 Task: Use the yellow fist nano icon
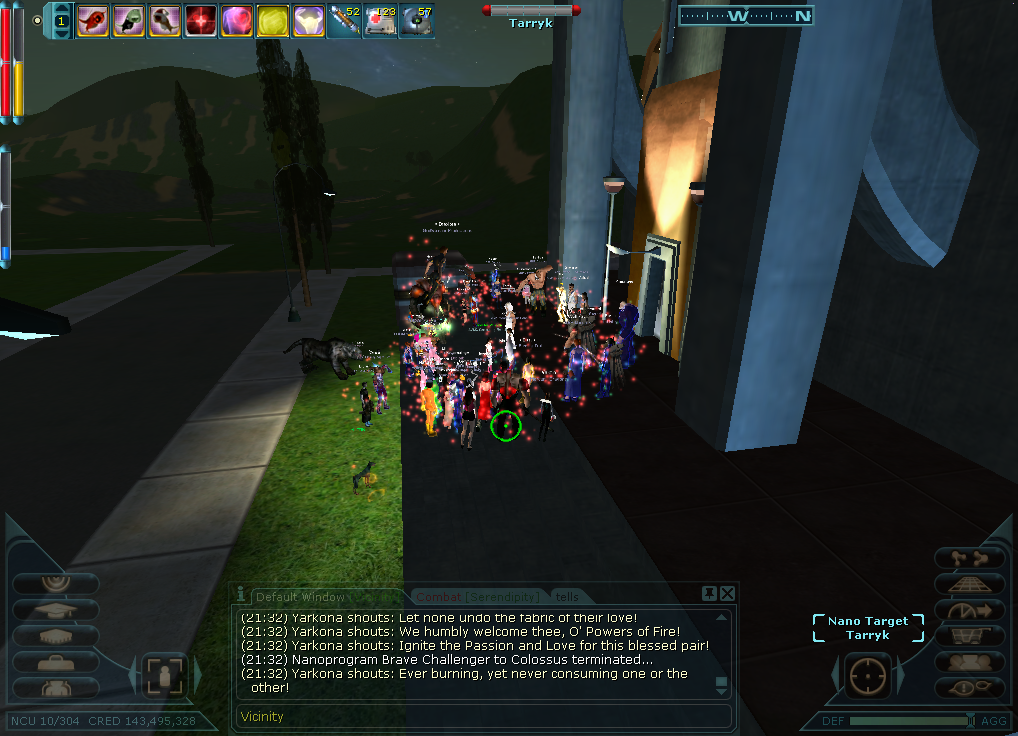click(272, 19)
